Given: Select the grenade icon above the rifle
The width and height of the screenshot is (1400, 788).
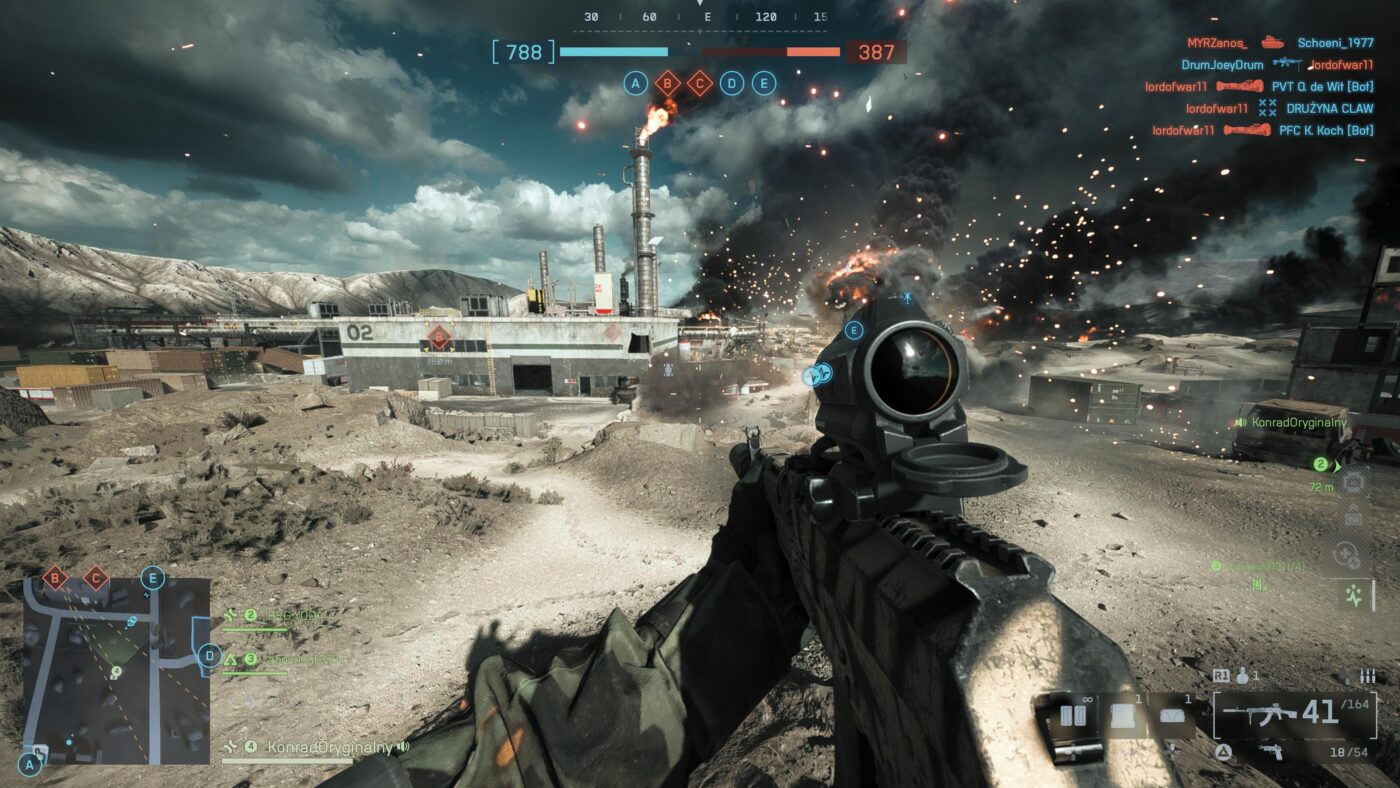Looking at the screenshot, I should (1243, 677).
